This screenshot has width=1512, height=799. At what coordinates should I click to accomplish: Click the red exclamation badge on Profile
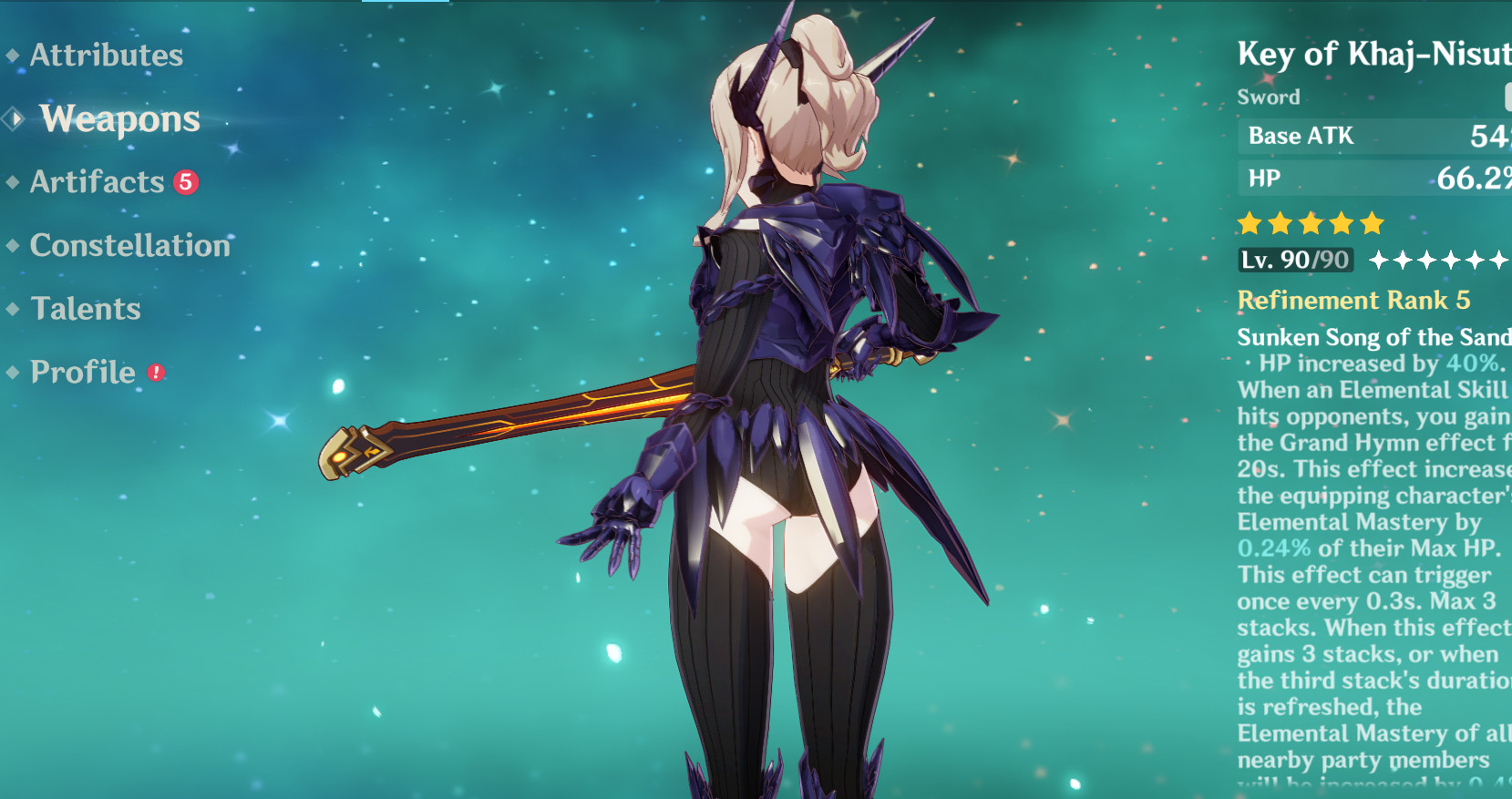click(x=155, y=371)
